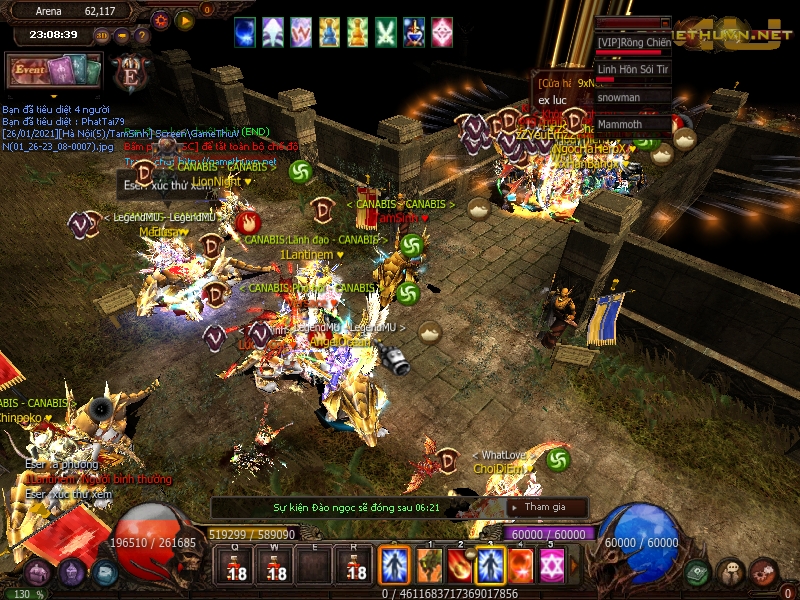Use the potion in the Q slot
This screenshot has width=800, height=600.
point(237,566)
